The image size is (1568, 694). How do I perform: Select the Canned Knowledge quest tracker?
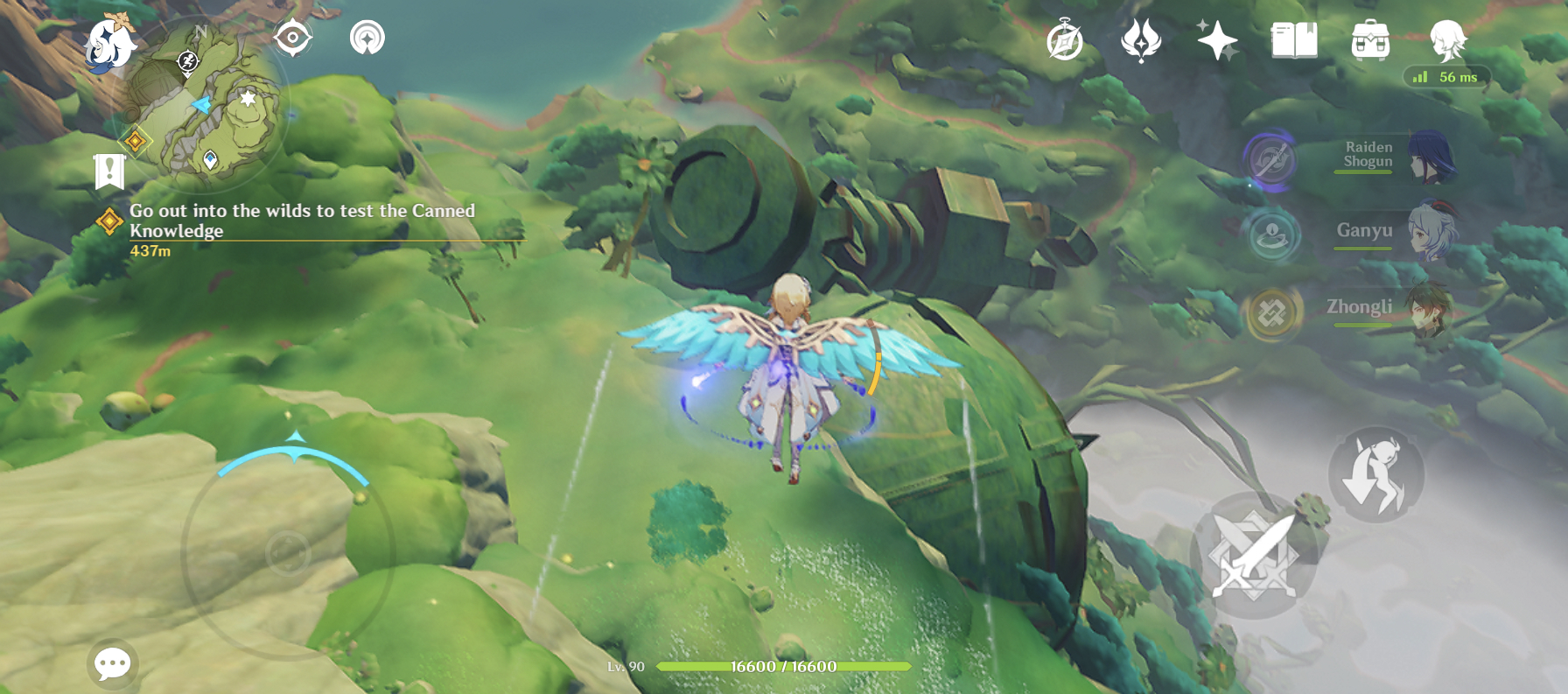pyautogui.click(x=301, y=221)
